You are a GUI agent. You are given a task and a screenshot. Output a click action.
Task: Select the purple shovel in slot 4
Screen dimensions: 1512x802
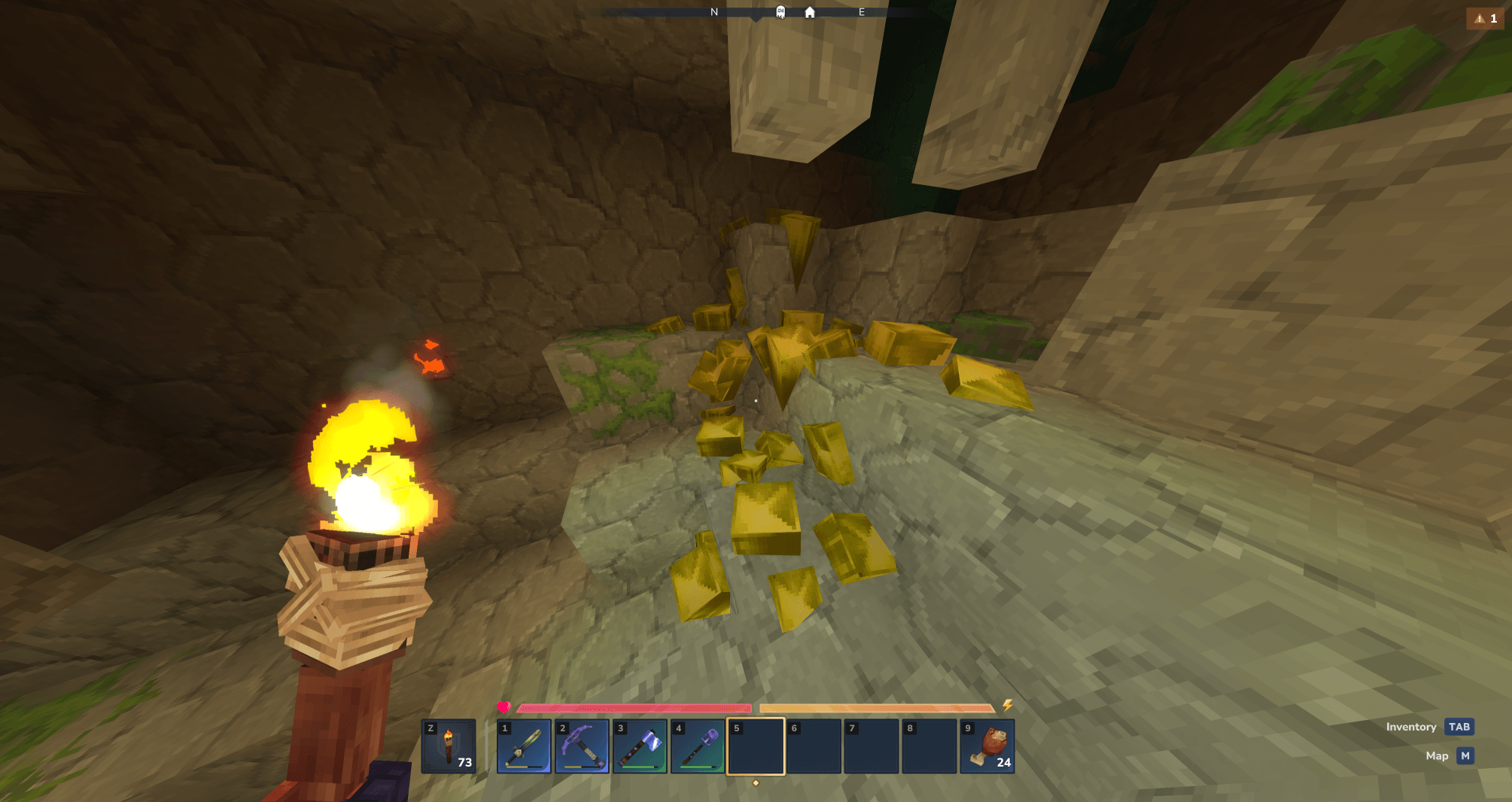[x=698, y=746]
